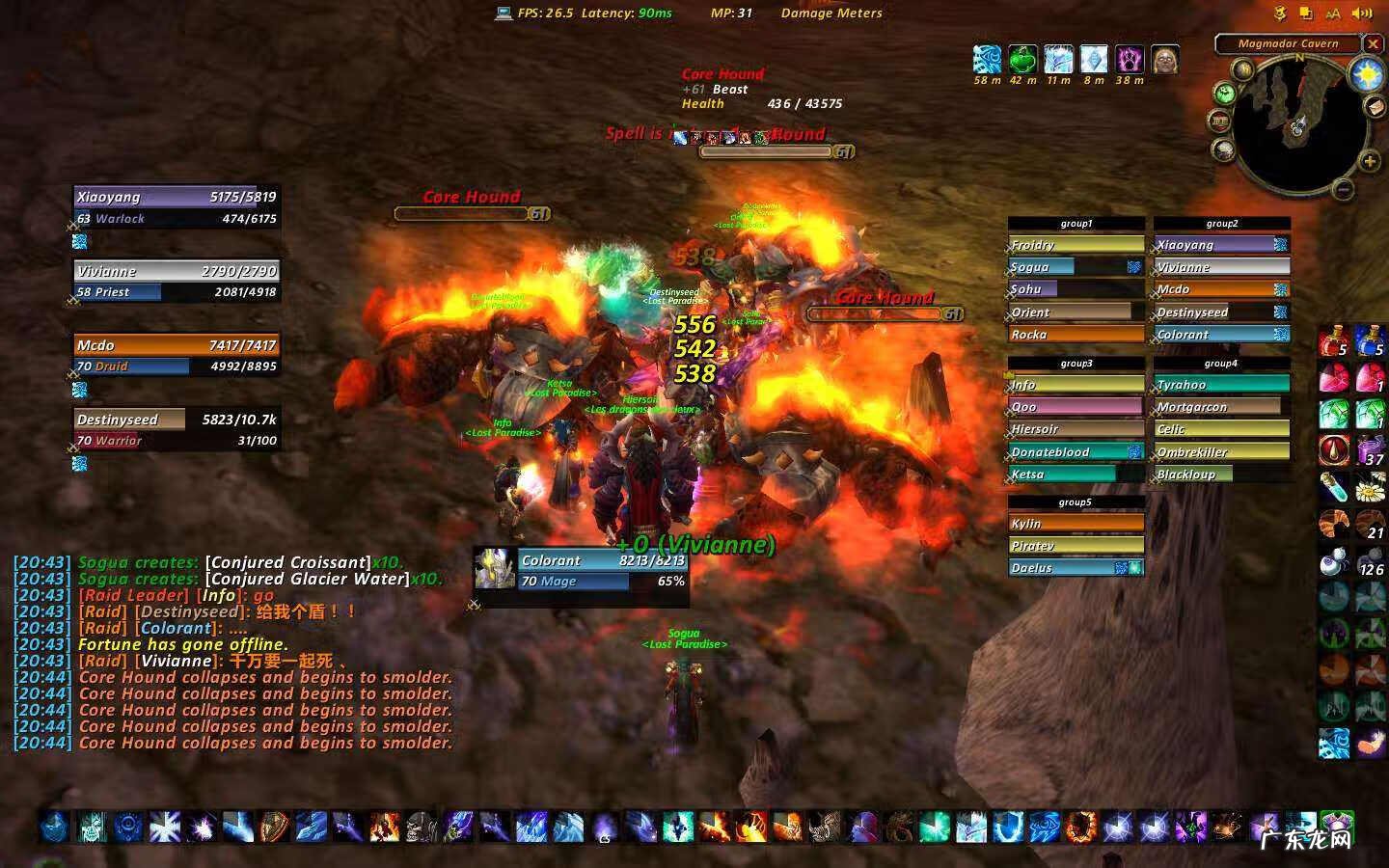Image resolution: width=1389 pixels, height=868 pixels.
Task: Zoom in on the minimap
Action: 1369,162
